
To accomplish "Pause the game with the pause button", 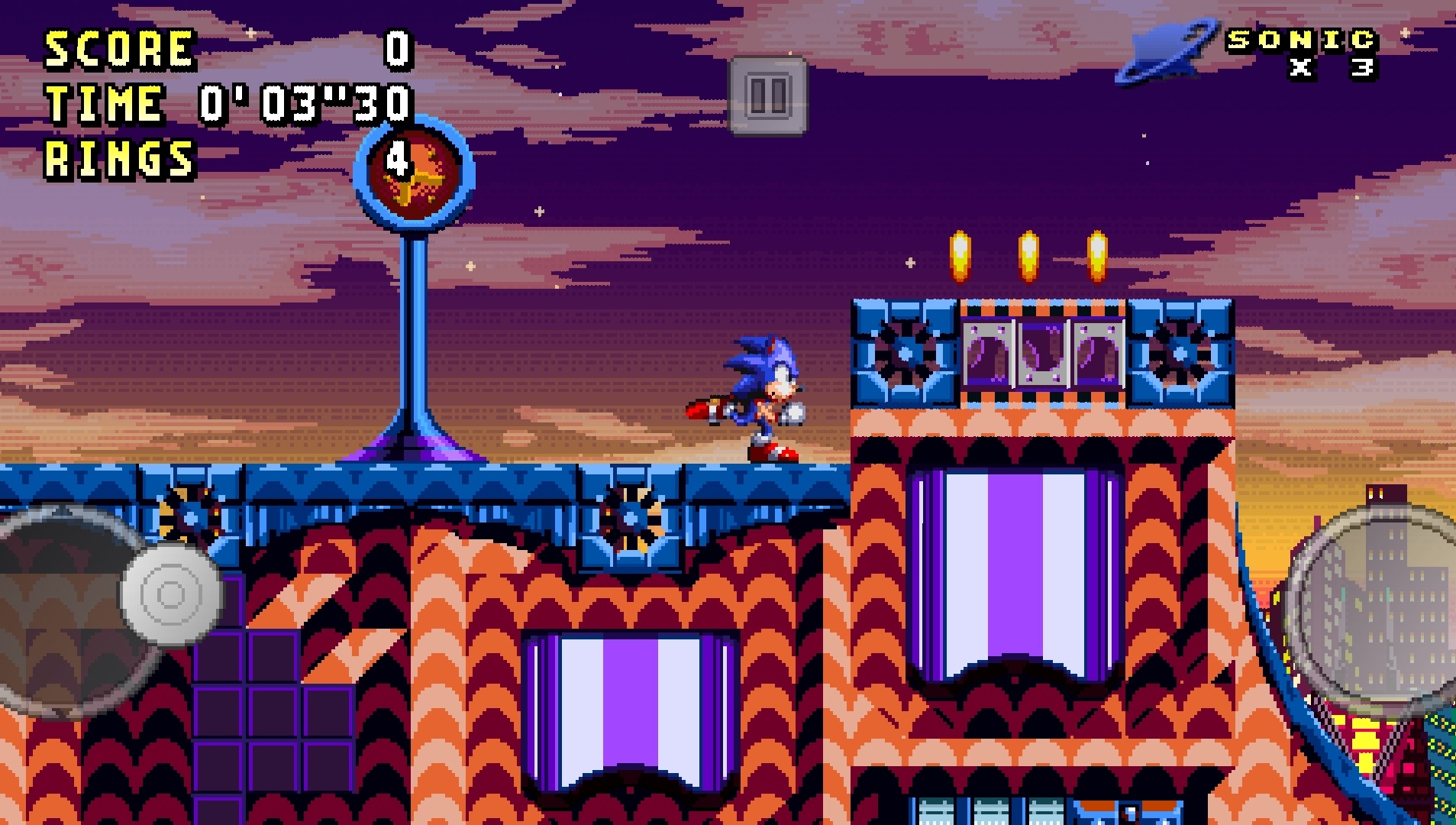I will [768, 96].
